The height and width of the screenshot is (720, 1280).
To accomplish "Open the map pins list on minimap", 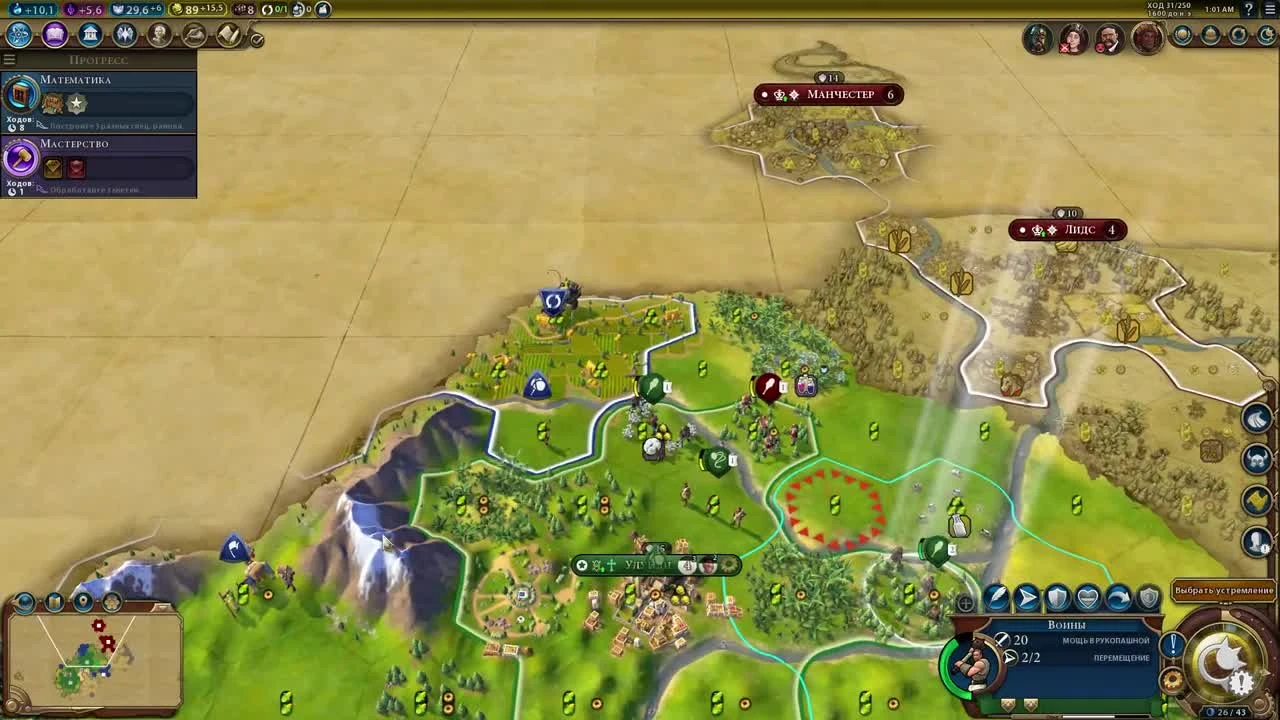I will [84, 602].
